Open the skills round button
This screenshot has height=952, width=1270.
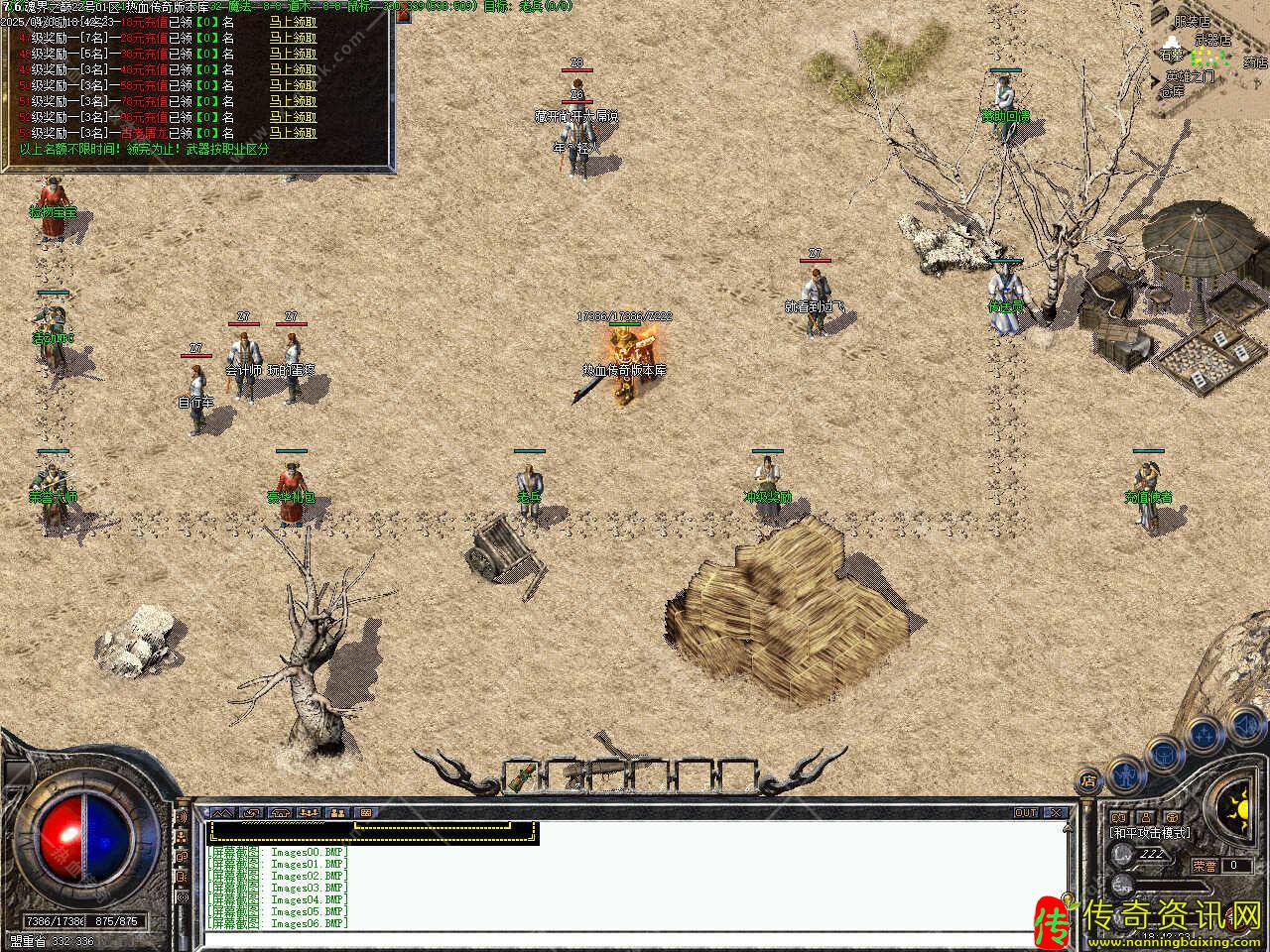pos(1205,734)
